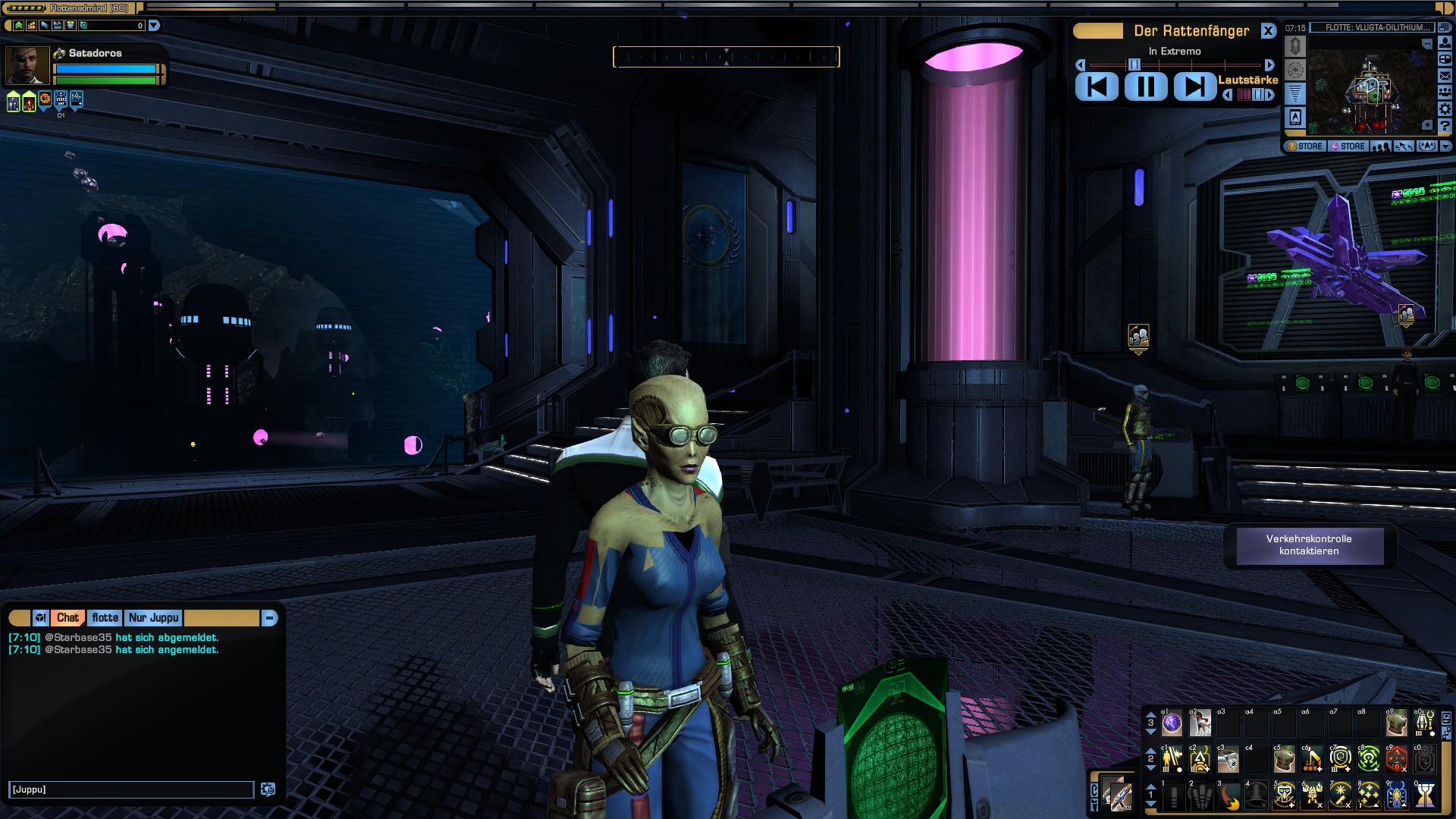1456x819 pixels.
Task: Pause the Der Rattenfänger music track
Action: coord(1145,86)
